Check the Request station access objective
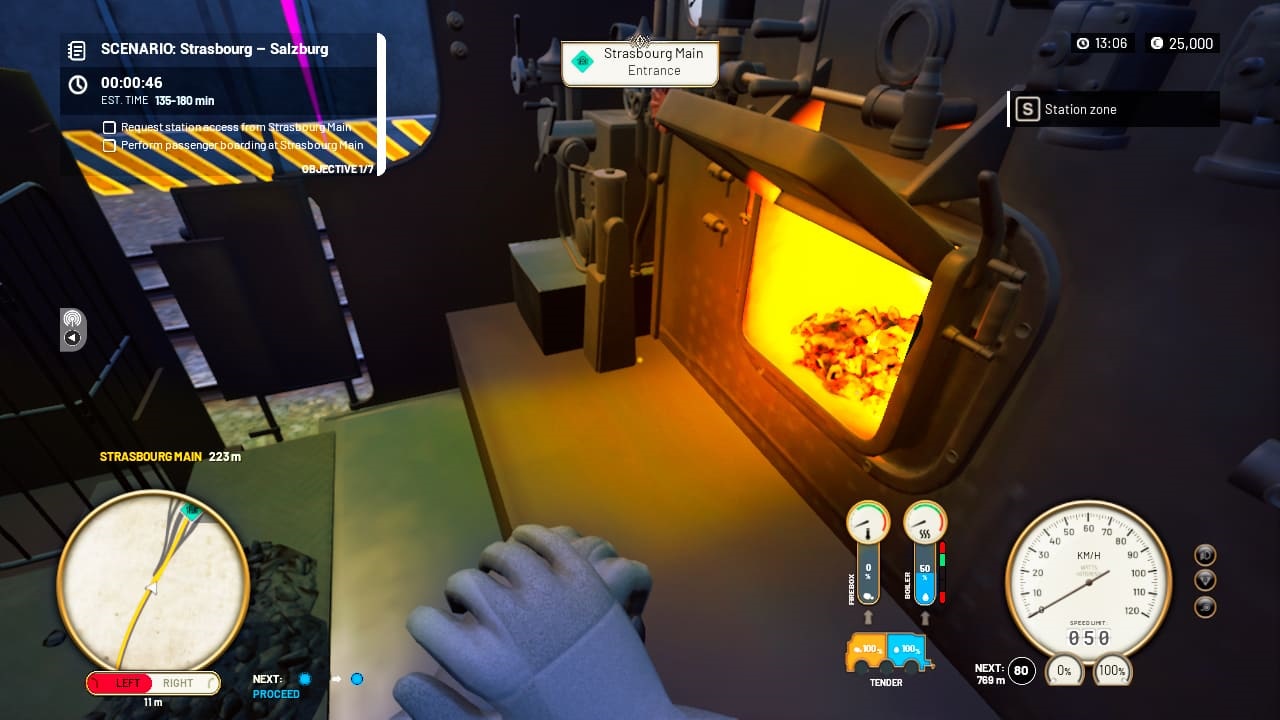 coord(109,127)
